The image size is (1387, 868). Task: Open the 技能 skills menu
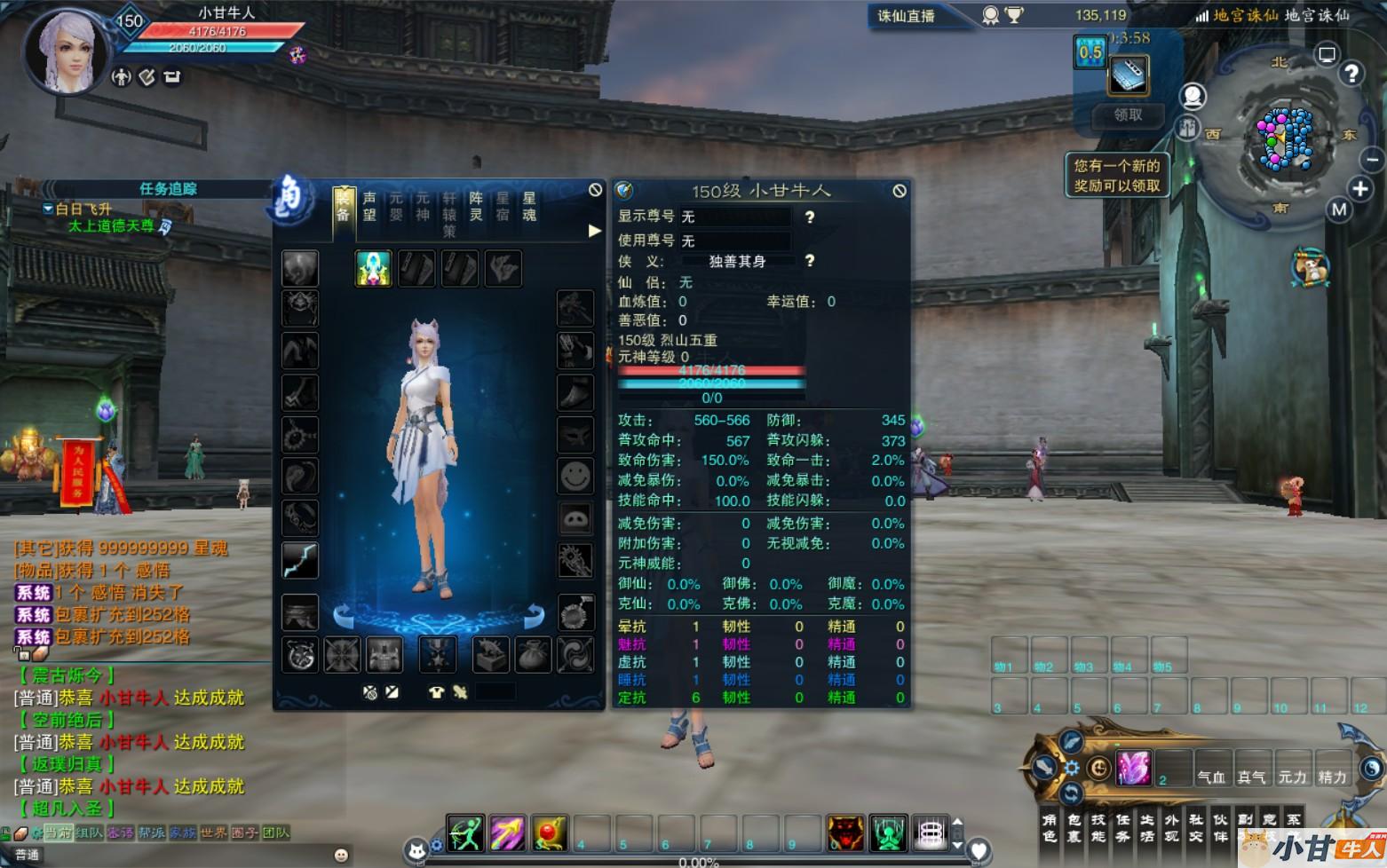[x=1098, y=828]
